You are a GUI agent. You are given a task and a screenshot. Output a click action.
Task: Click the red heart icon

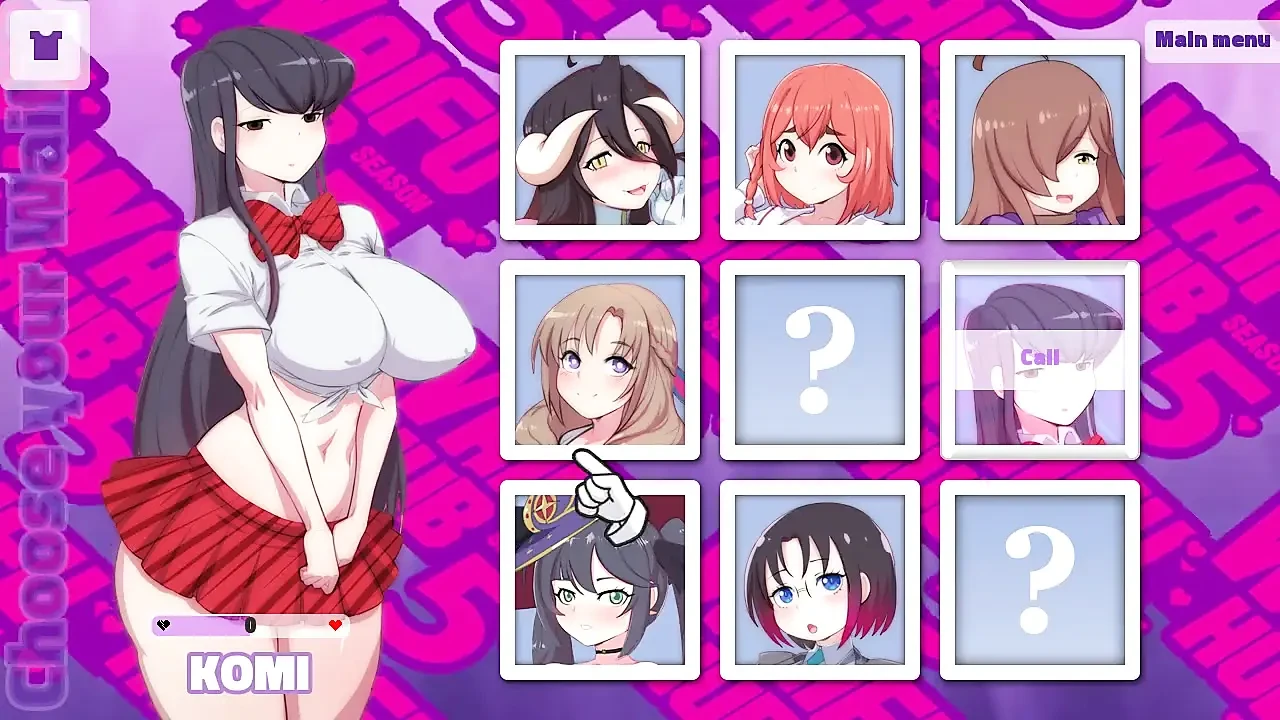pyautogui.click(x=335, y=626)
